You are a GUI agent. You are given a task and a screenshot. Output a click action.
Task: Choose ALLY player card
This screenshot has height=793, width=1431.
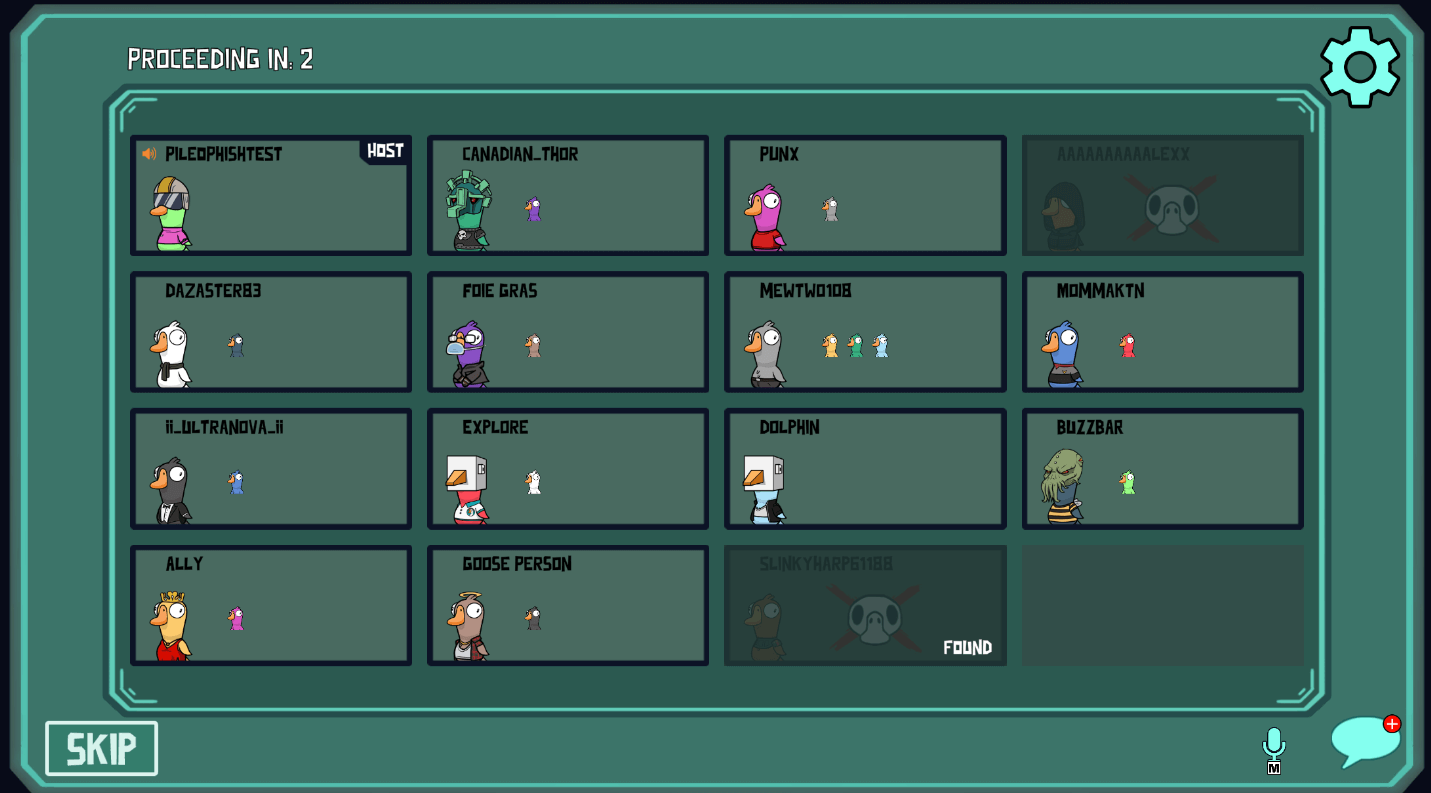[271, 605]
